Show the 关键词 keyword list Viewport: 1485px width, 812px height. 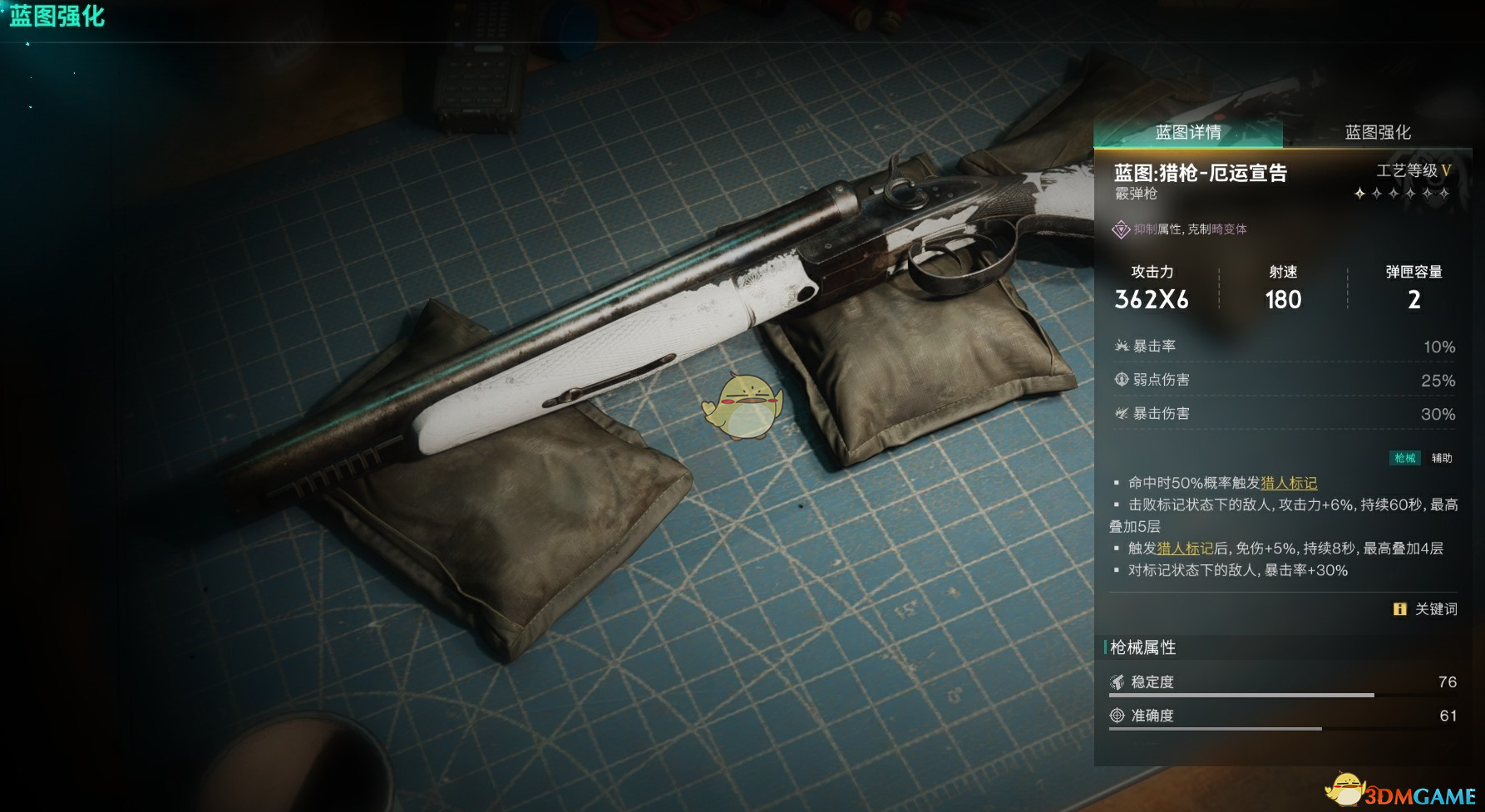(1426, 609)
